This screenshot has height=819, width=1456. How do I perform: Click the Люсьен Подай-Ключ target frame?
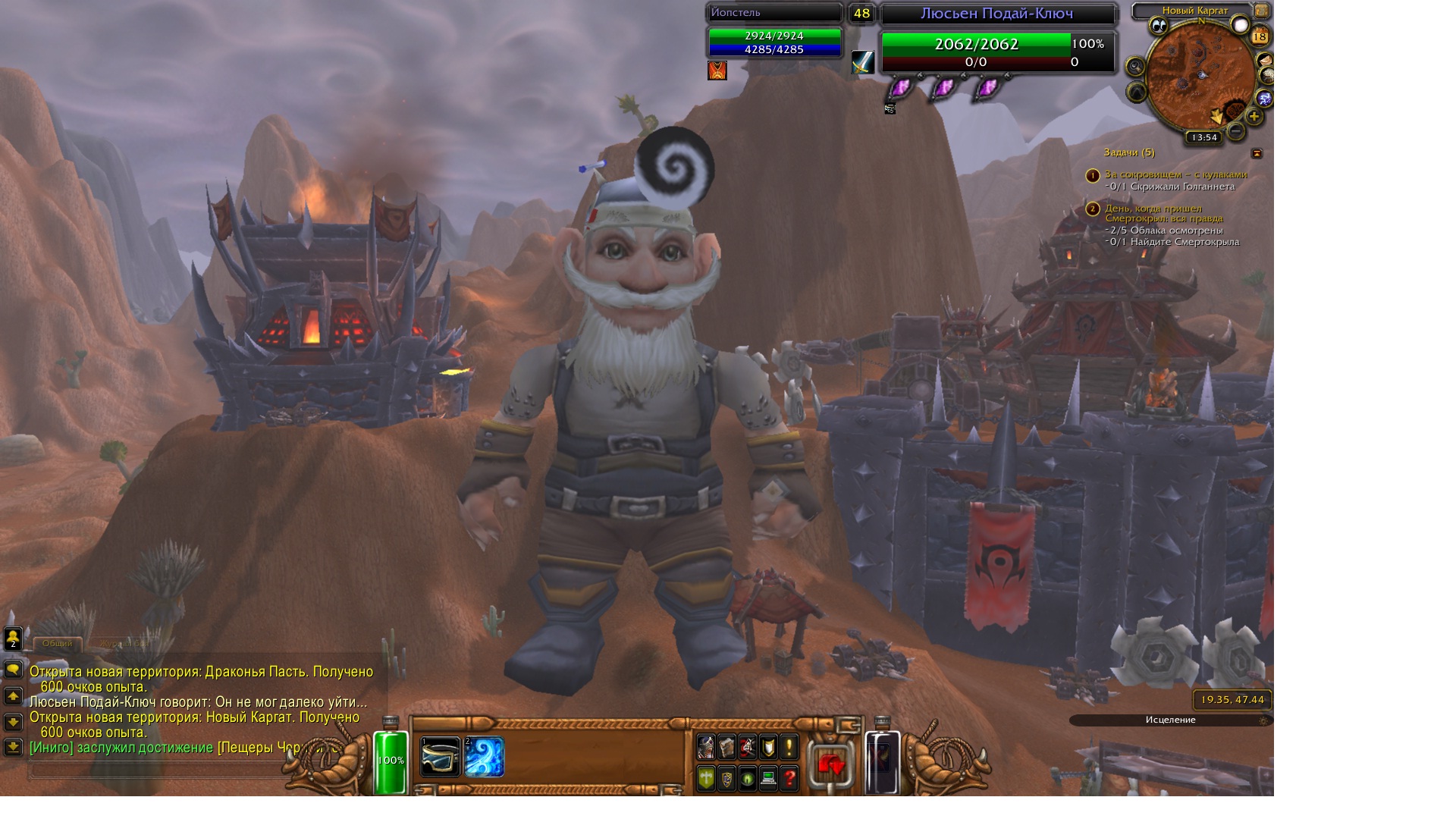[x=996, y=14]
